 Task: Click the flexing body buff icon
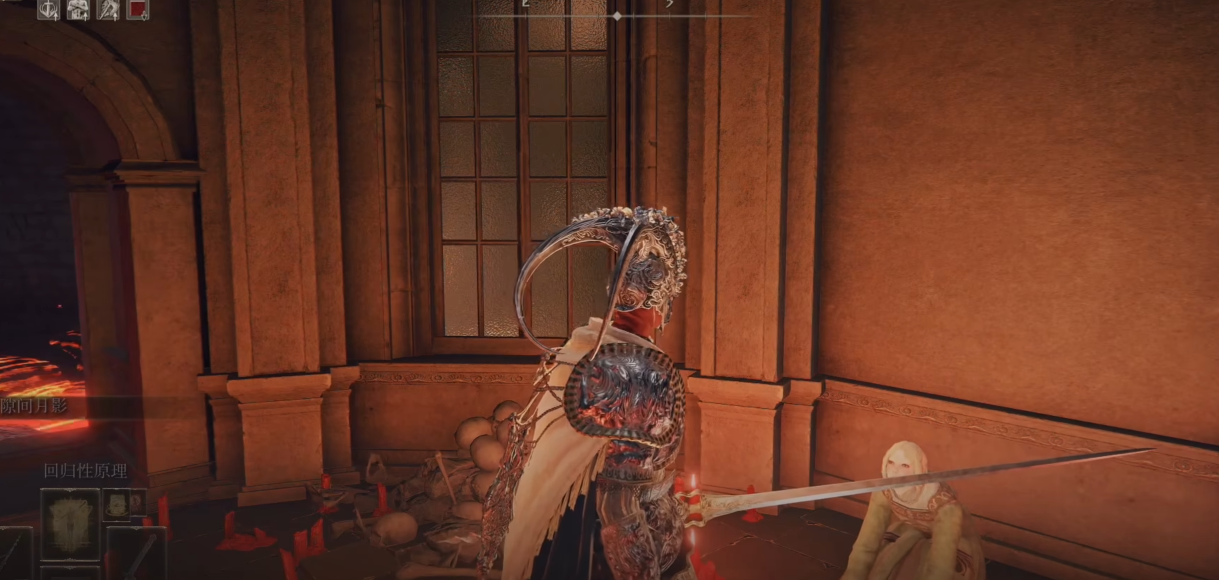(x=78, y=10)
